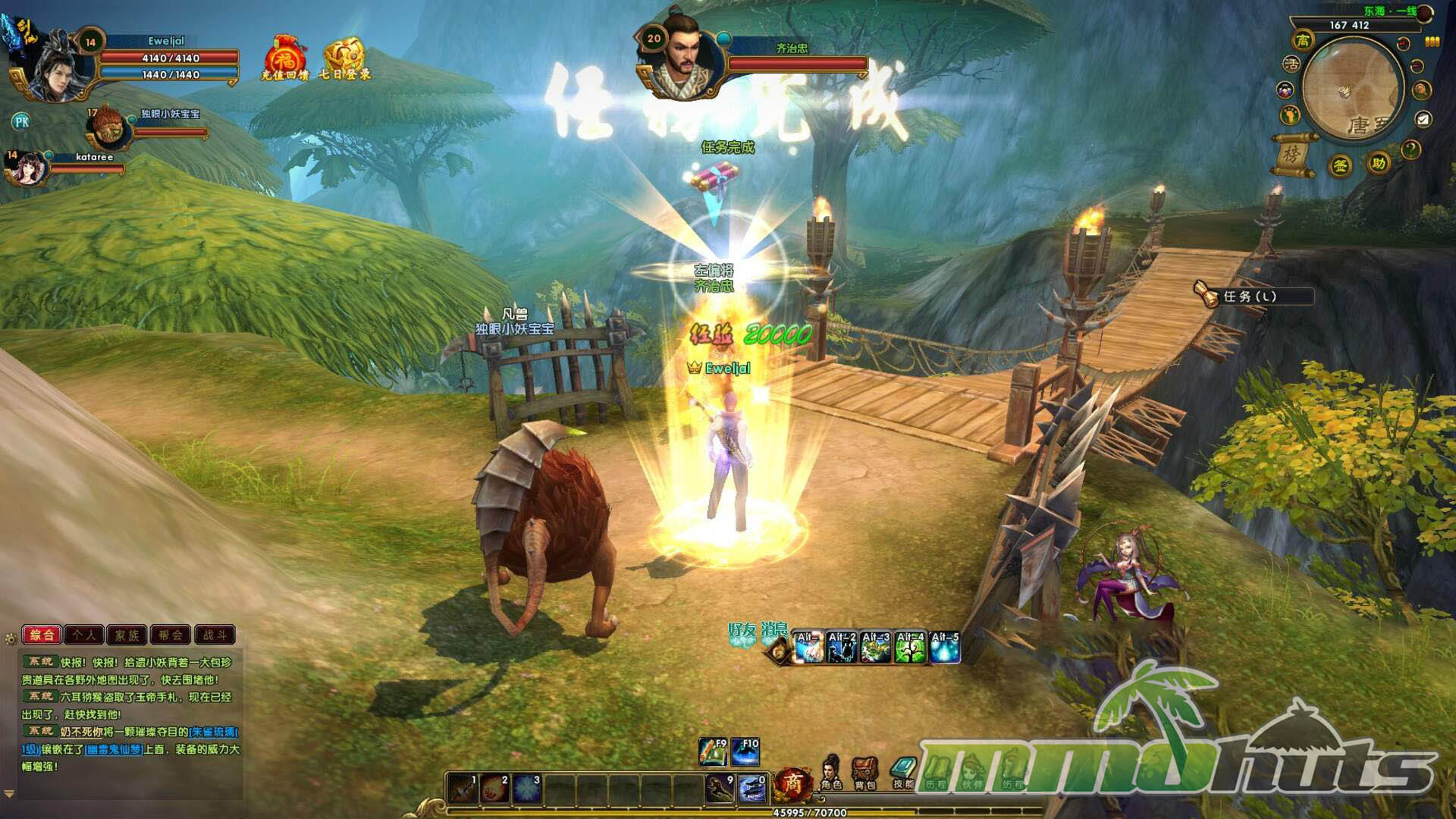Screen dimensions: 1456x819
Task: Open the 助 helper button
Action: pyautogui.click(x=1378, y=163)
